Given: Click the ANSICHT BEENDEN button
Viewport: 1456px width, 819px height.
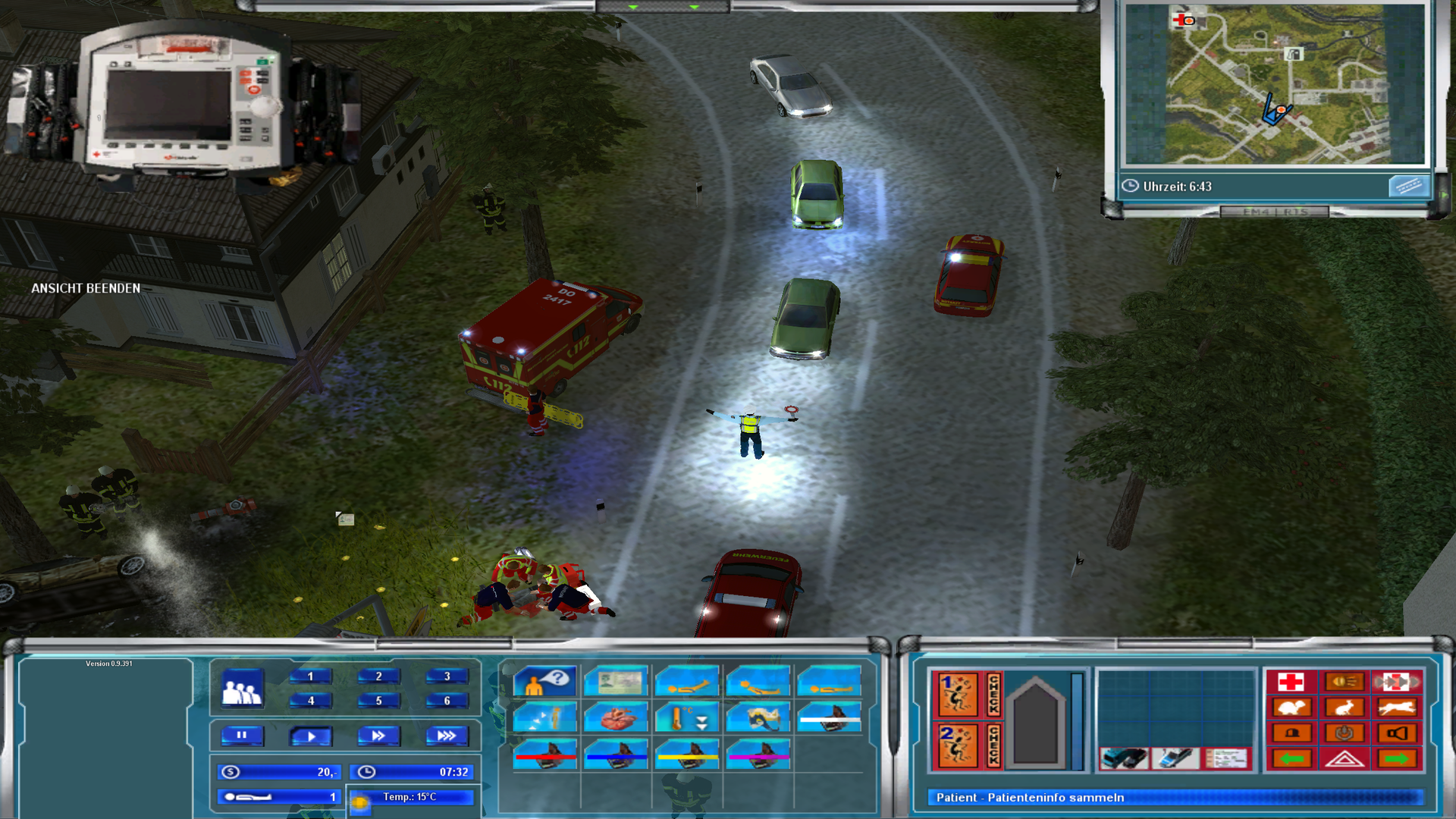Looking at the screenshot, I should (x=86, y=288).
